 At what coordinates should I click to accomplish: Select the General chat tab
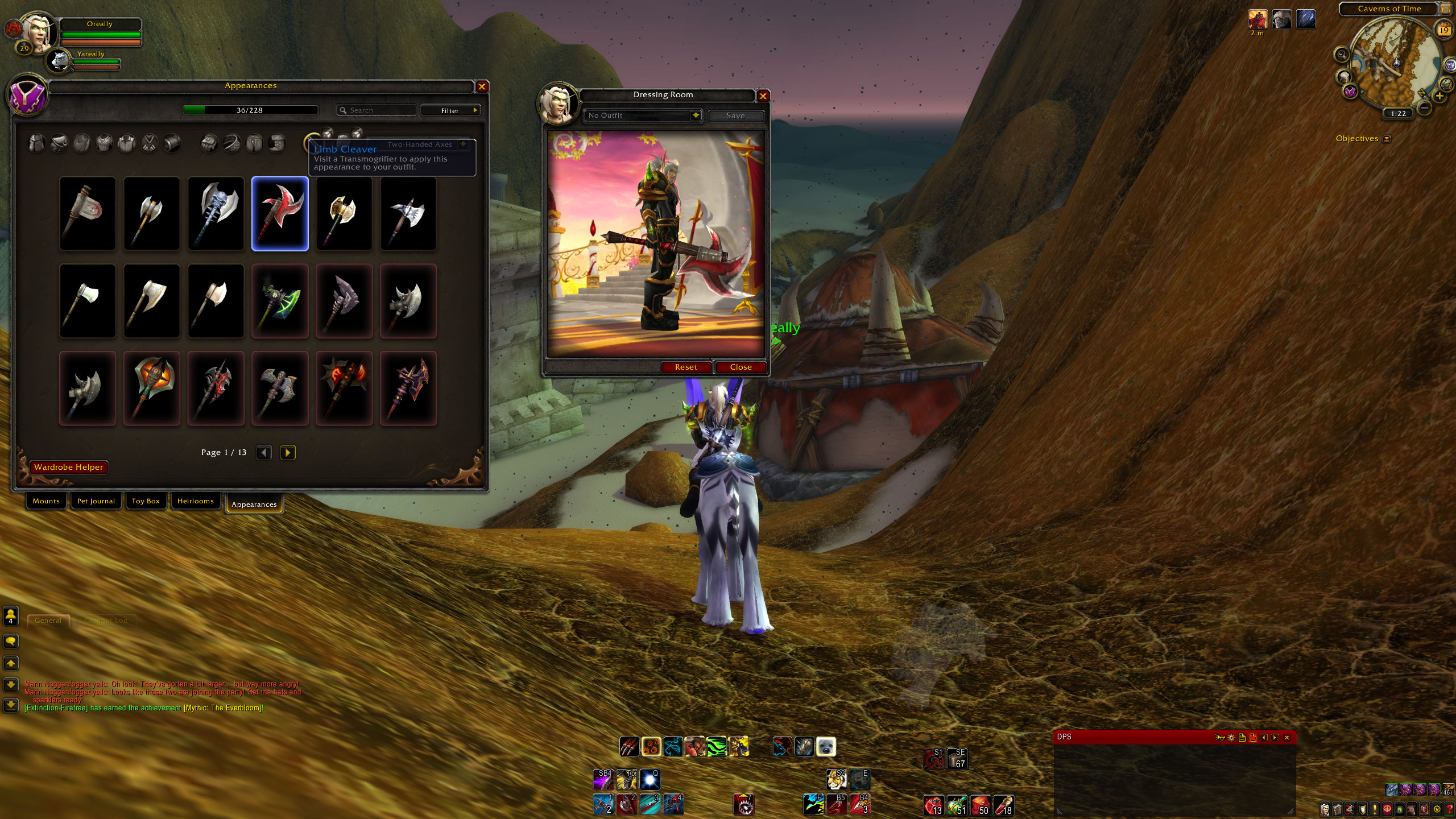pos(48,621)
